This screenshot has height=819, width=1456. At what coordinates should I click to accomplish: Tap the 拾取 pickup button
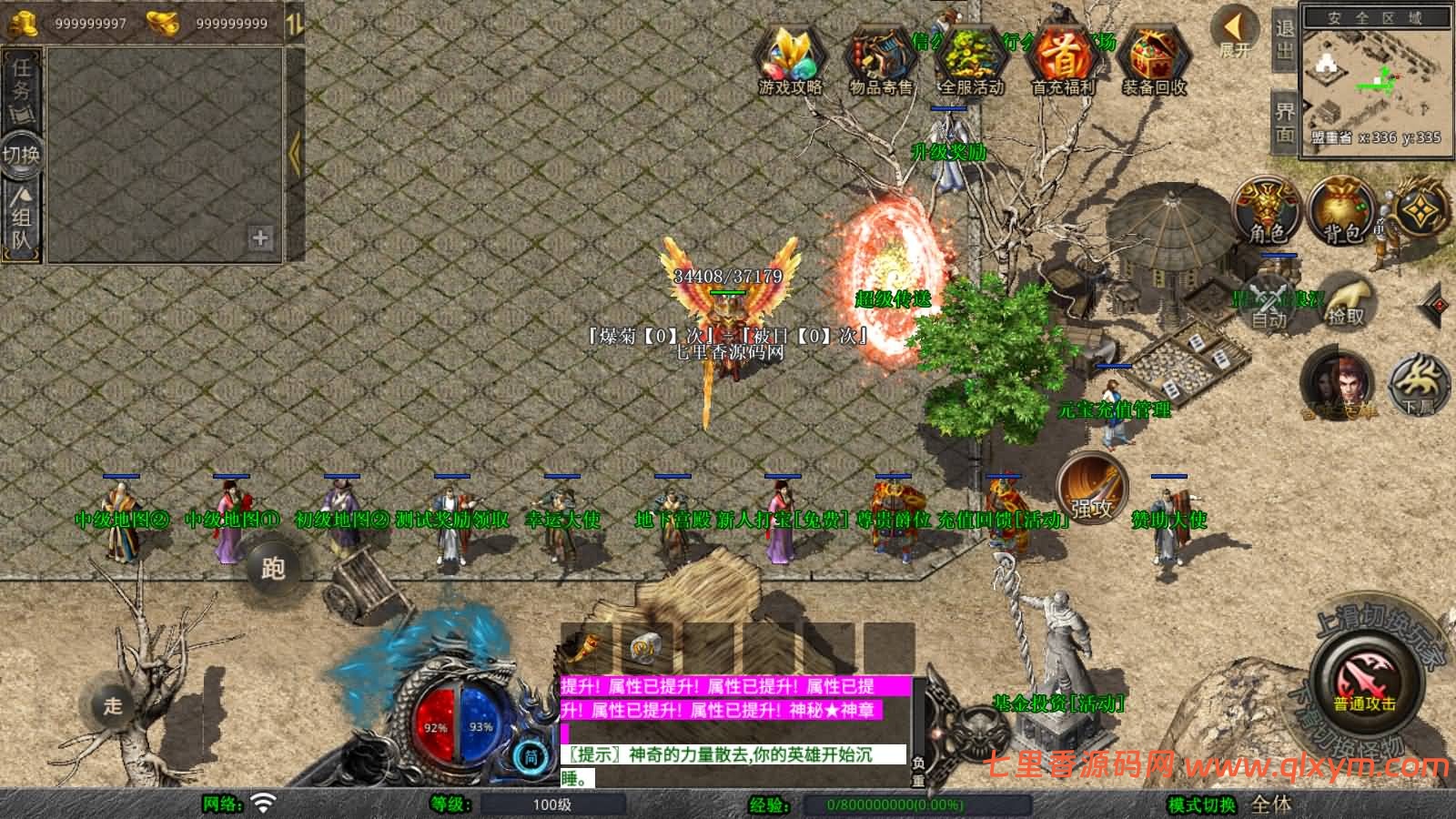point(1346,302)
